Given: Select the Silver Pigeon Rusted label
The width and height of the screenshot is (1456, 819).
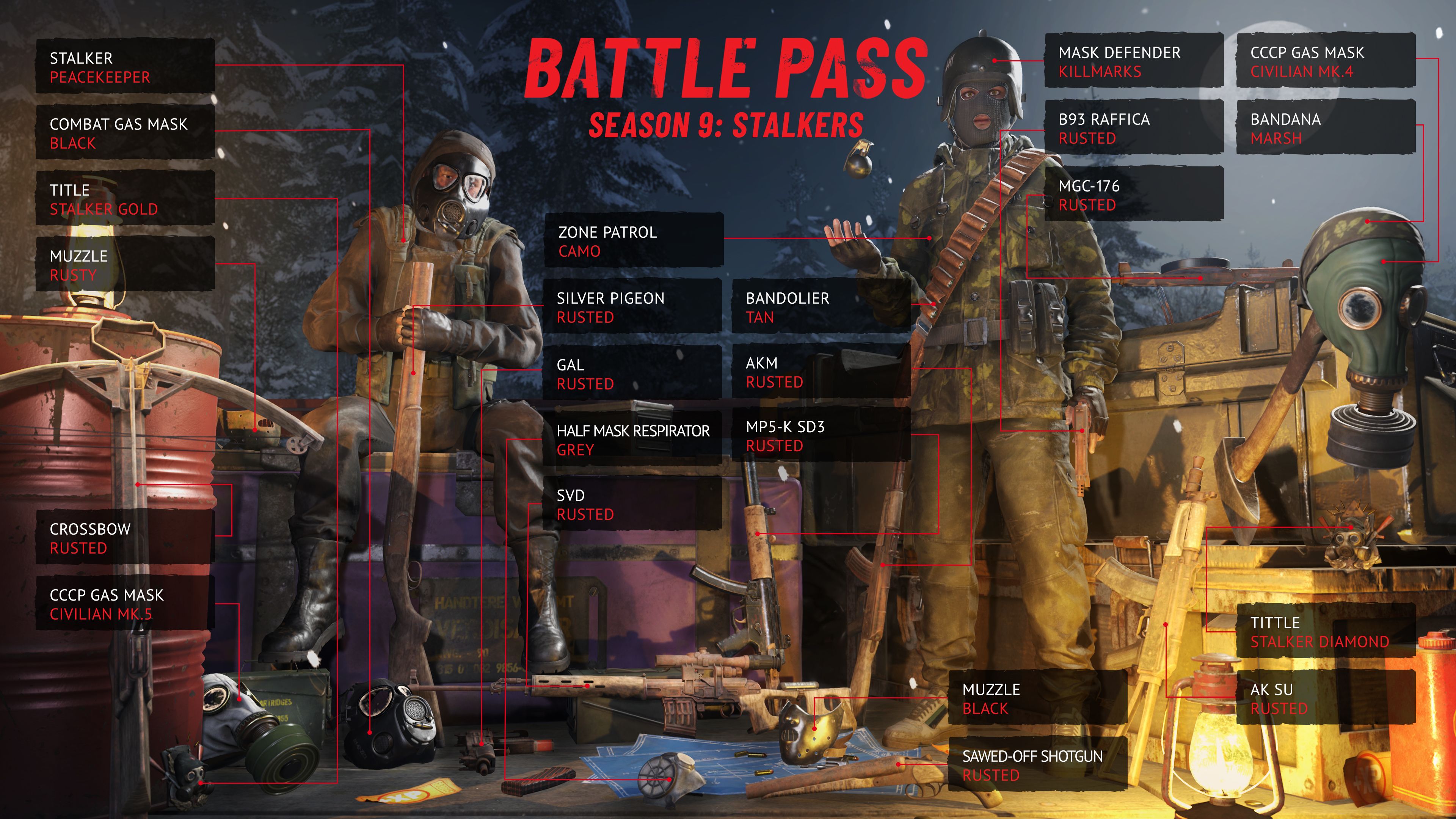Looking at the screenshot, I should tap(632, 307).
